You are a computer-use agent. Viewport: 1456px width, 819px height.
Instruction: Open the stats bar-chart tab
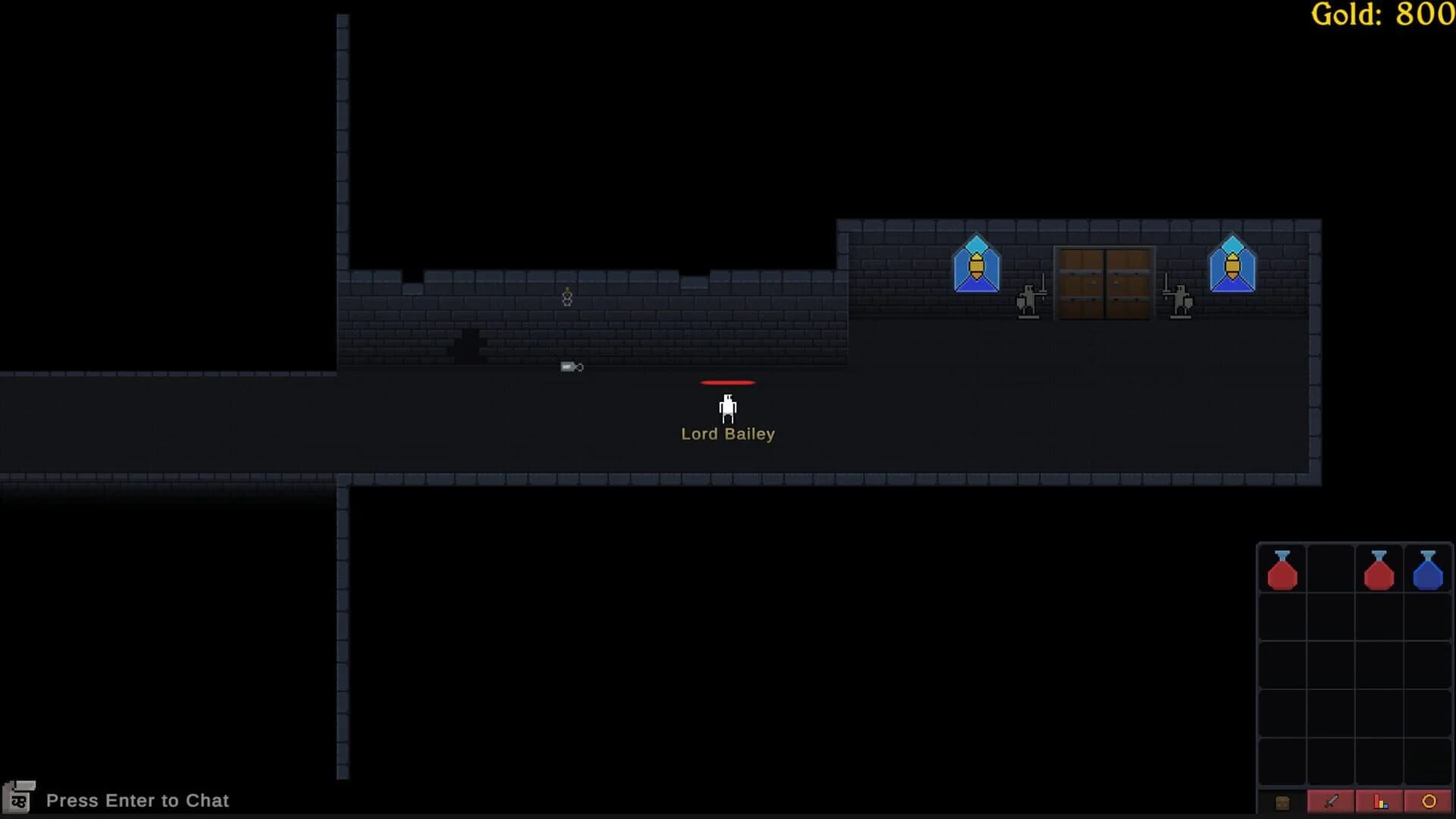1380,802
